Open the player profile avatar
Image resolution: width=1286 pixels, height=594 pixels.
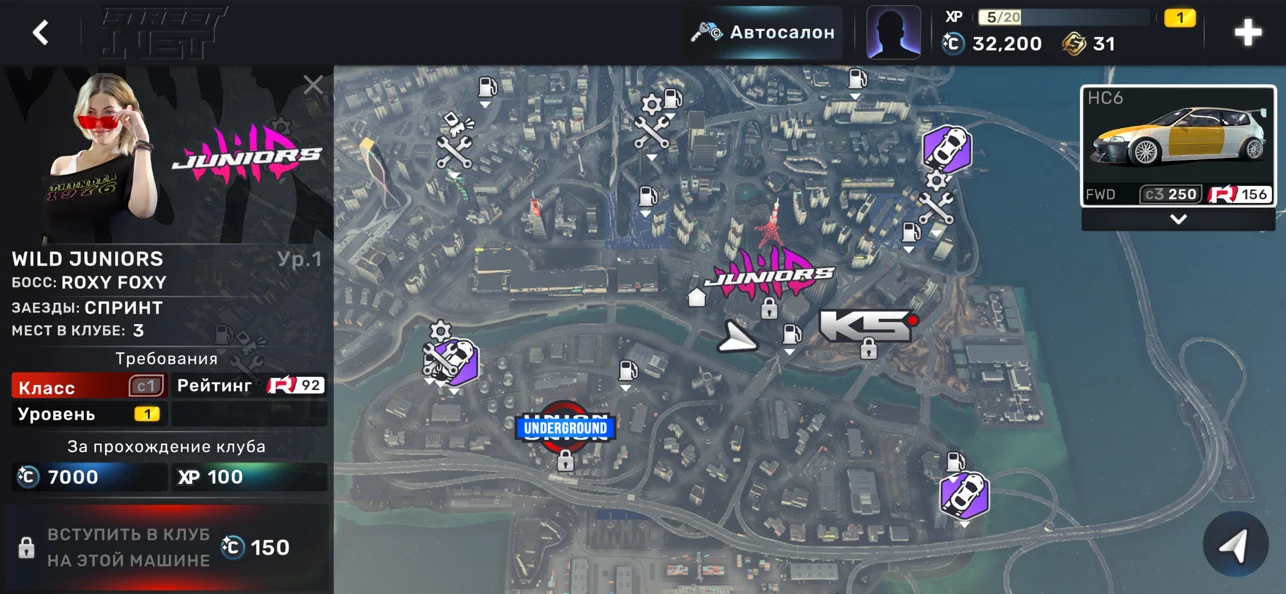pos(893,32)
